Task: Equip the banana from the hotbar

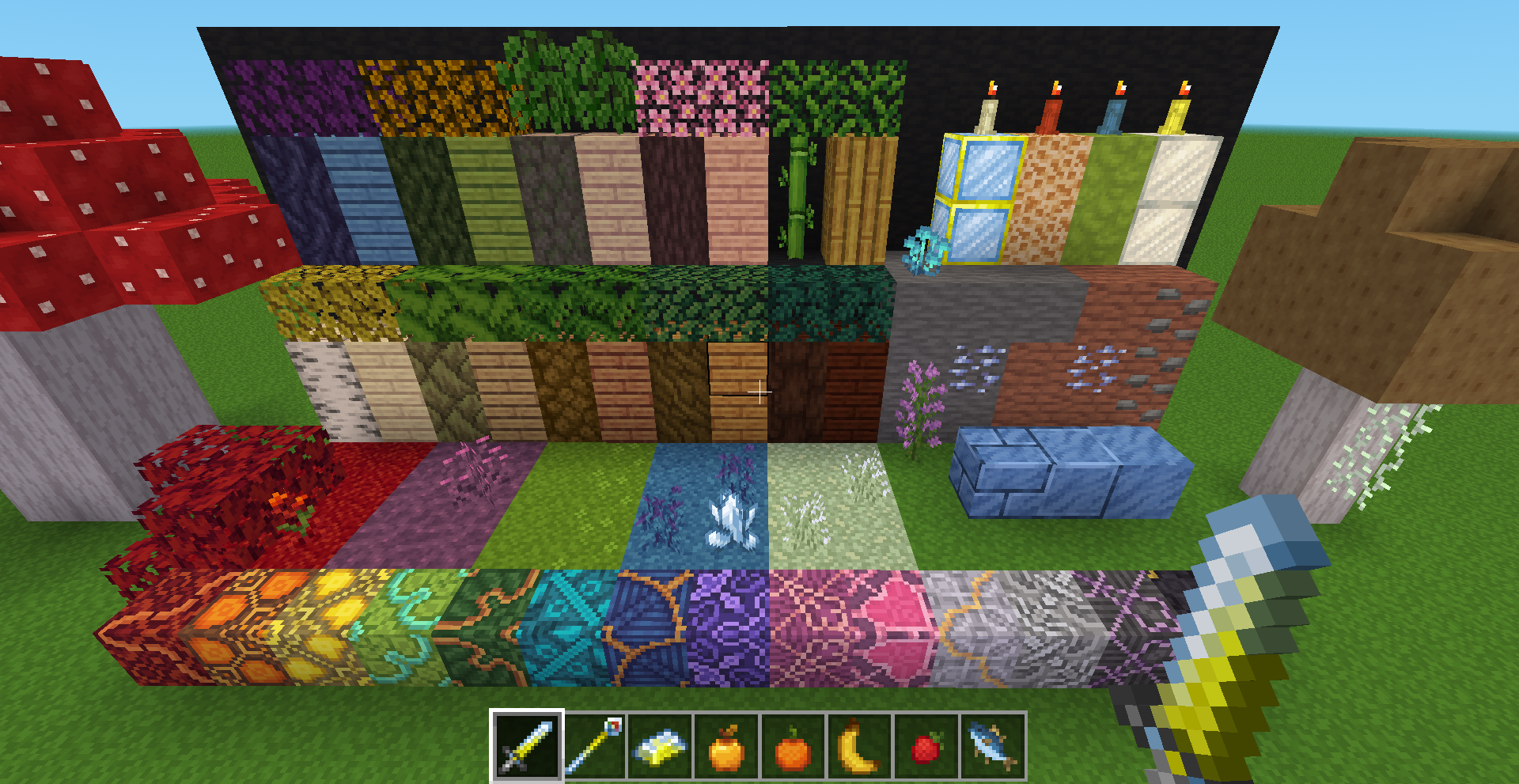Action: coord(859,745)
